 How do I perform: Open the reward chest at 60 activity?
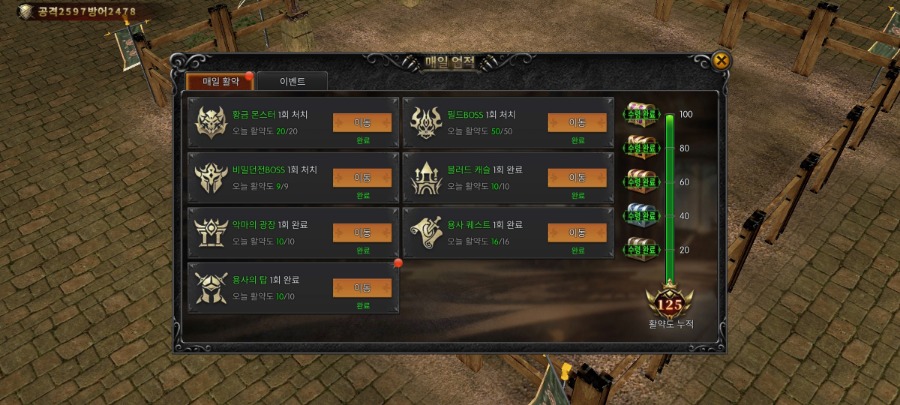coord(640,181)
